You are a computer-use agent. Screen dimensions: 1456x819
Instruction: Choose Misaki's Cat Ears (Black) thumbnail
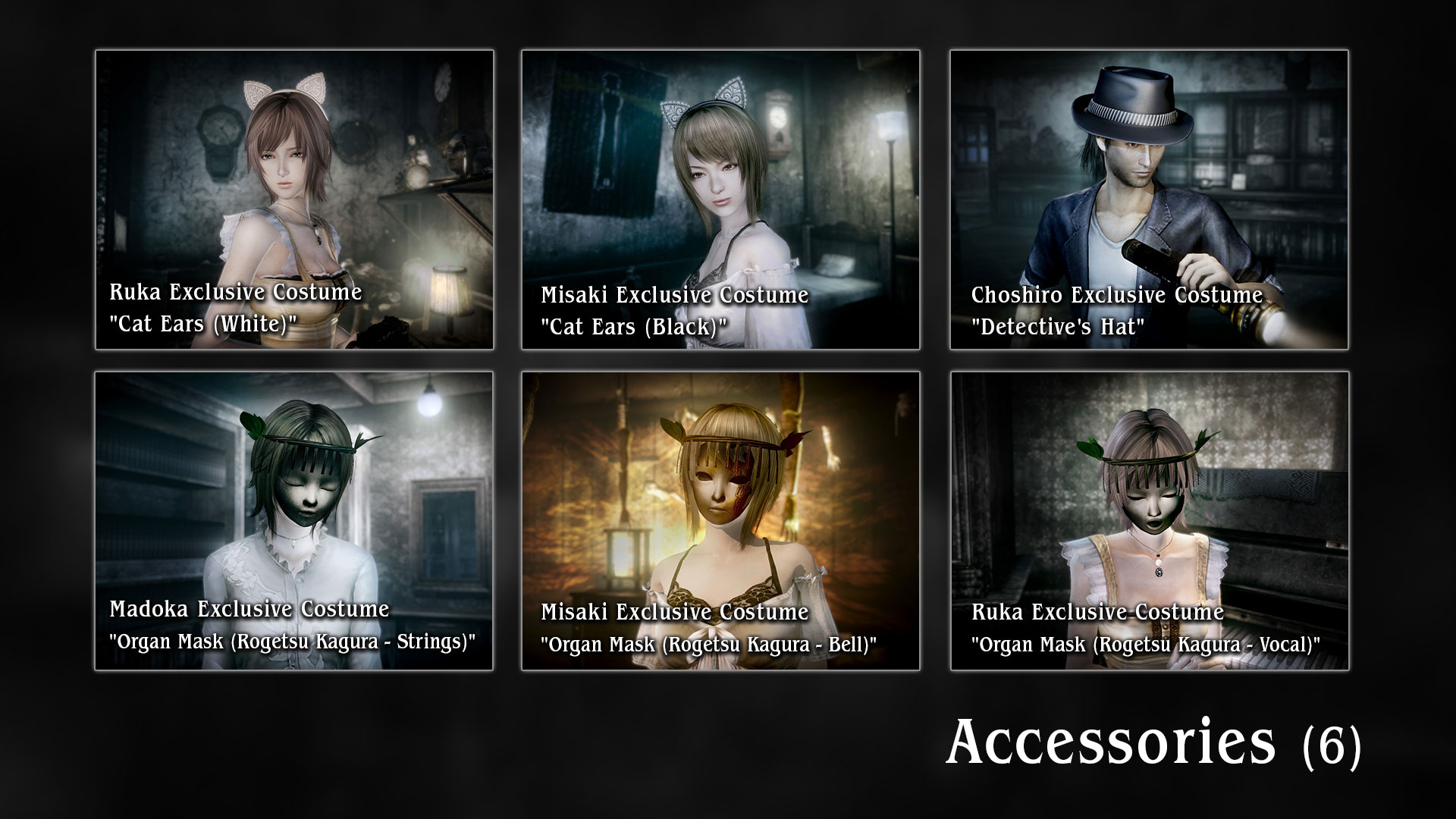[720, 199]
